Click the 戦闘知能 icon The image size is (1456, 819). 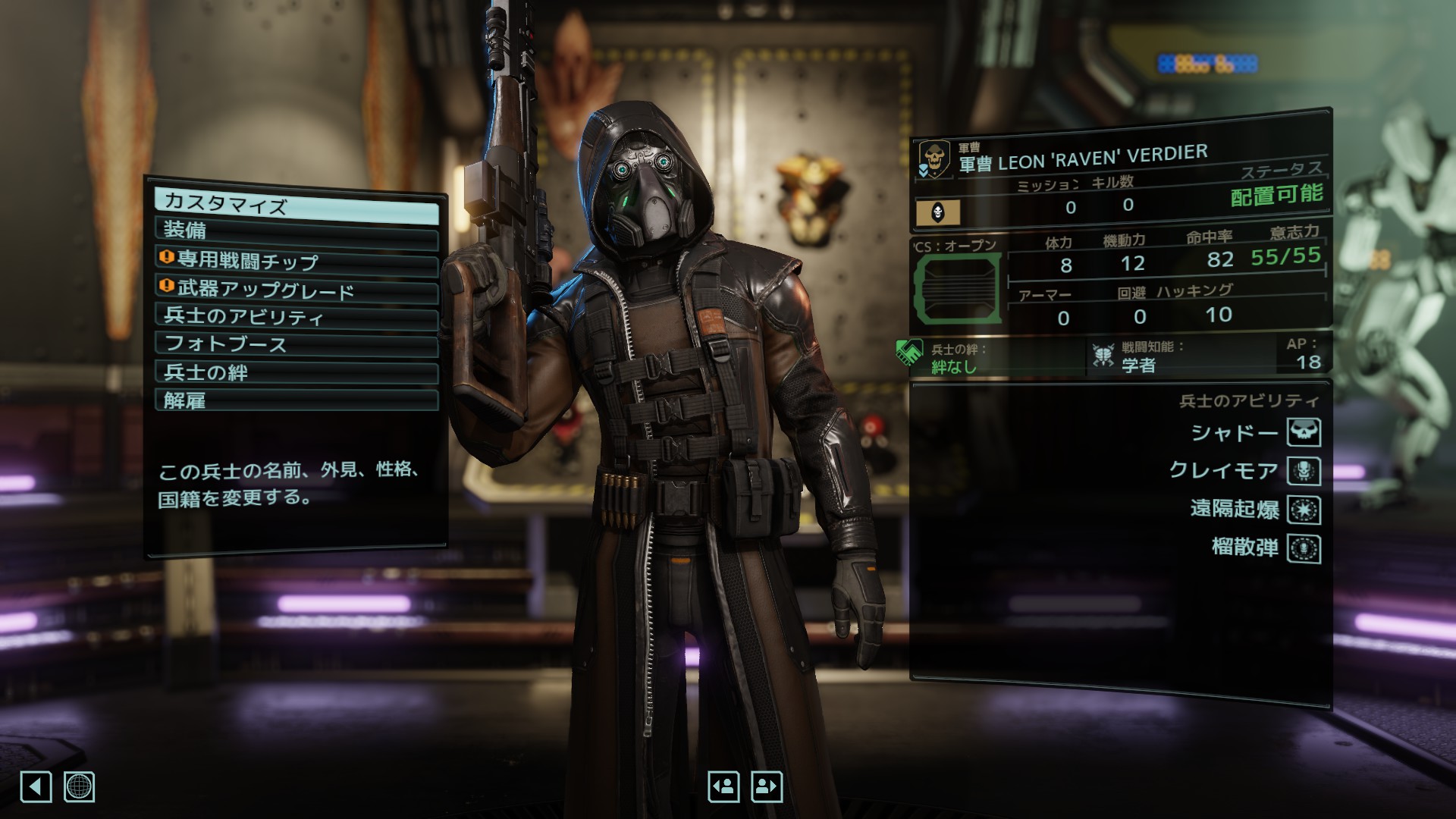point(1103,355)
